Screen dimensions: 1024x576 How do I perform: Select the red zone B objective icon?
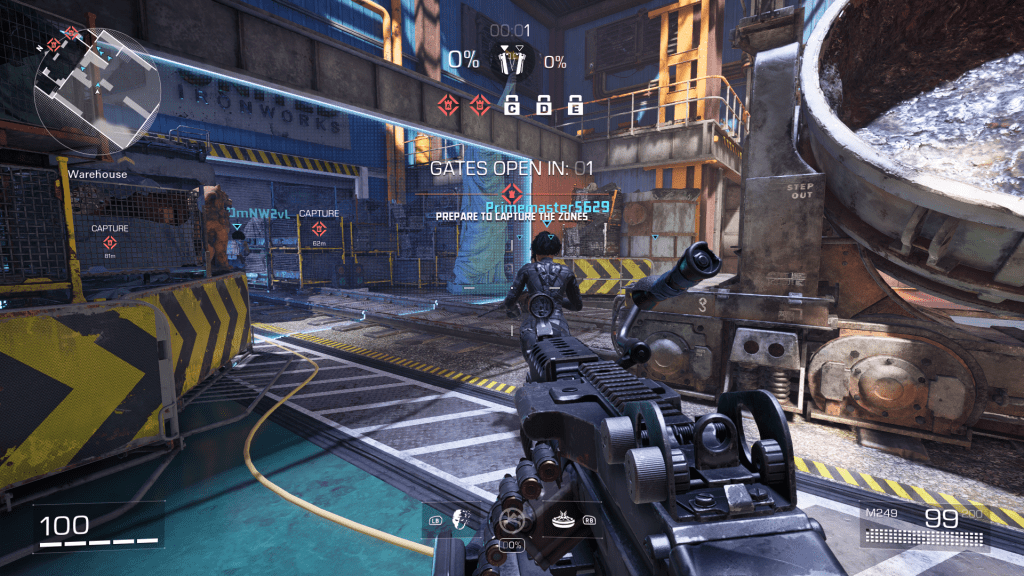tap(480, 103)
